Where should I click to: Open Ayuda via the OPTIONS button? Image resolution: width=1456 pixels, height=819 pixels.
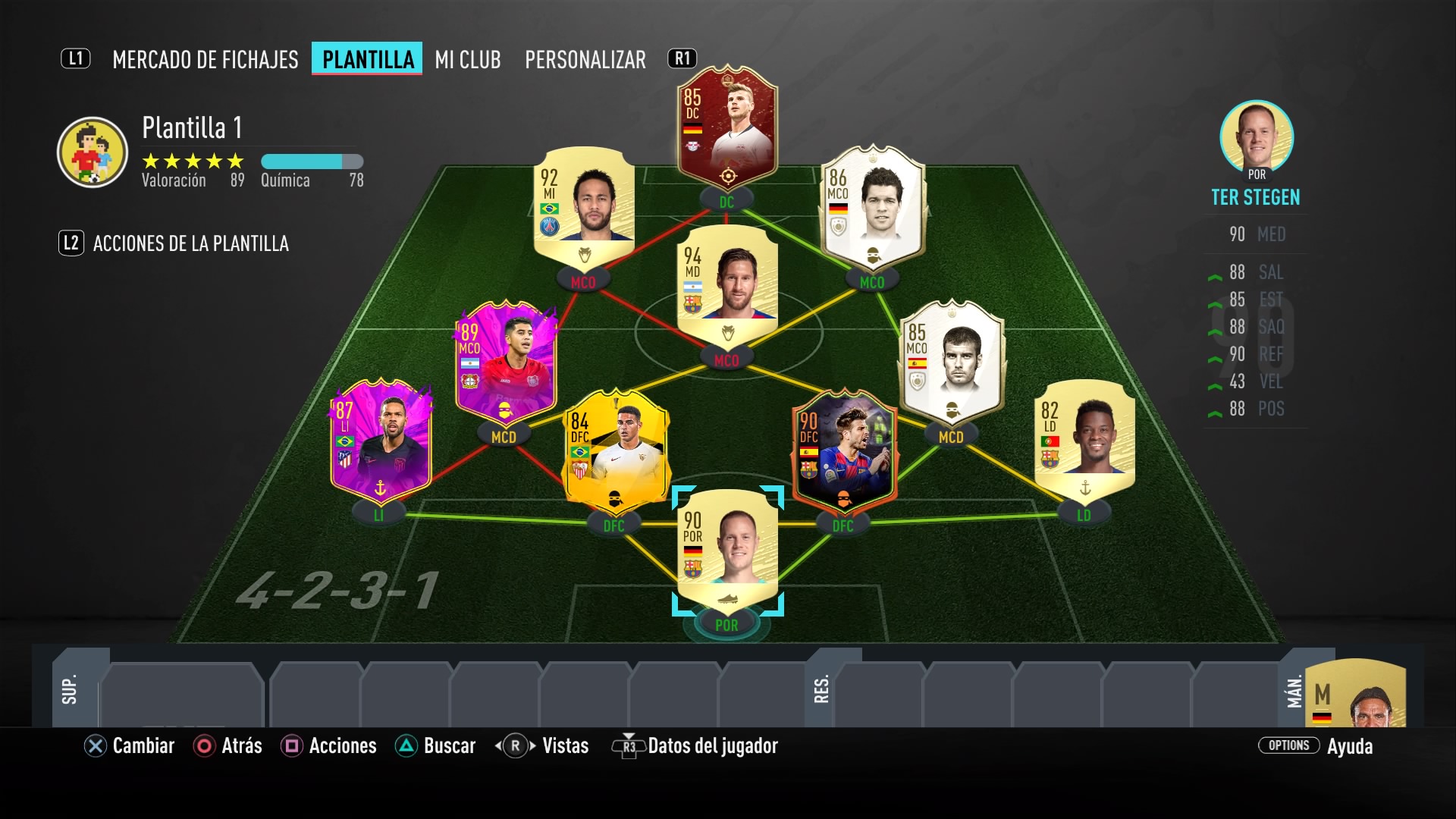pyautogui.click(x=1289, y=746)
